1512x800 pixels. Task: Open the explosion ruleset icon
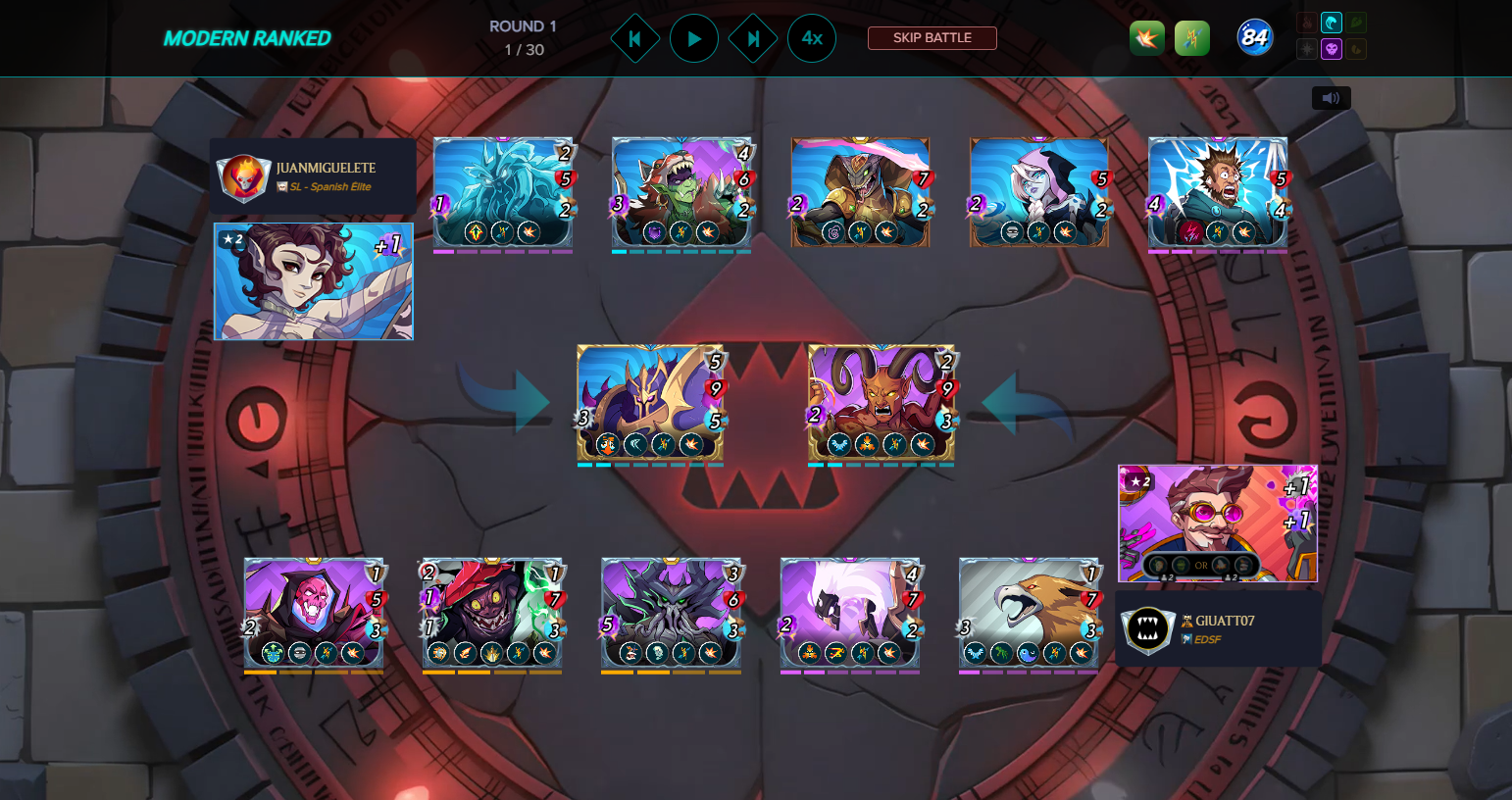[x=1146, y=39]
